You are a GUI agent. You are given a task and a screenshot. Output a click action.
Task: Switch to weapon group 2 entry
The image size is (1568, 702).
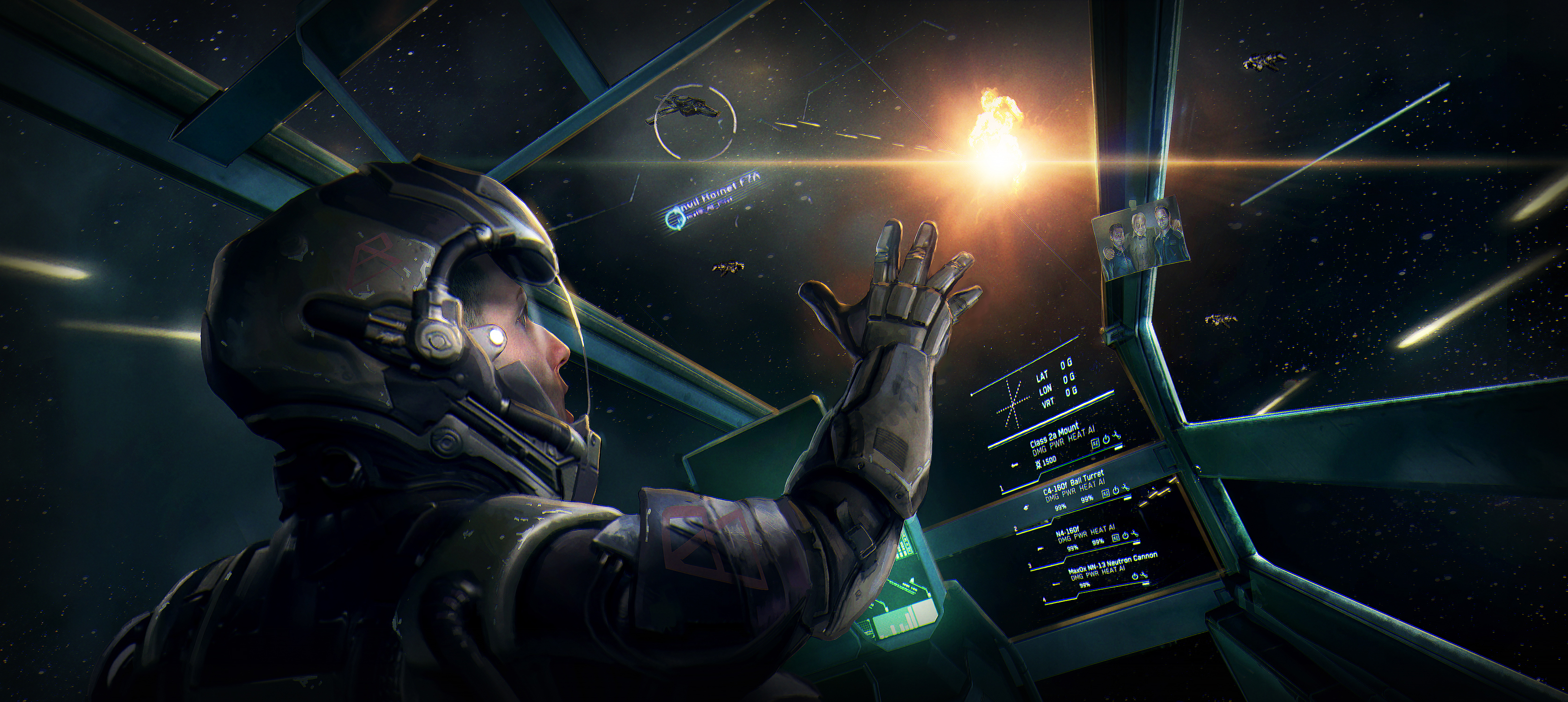tap(1015, 528)
